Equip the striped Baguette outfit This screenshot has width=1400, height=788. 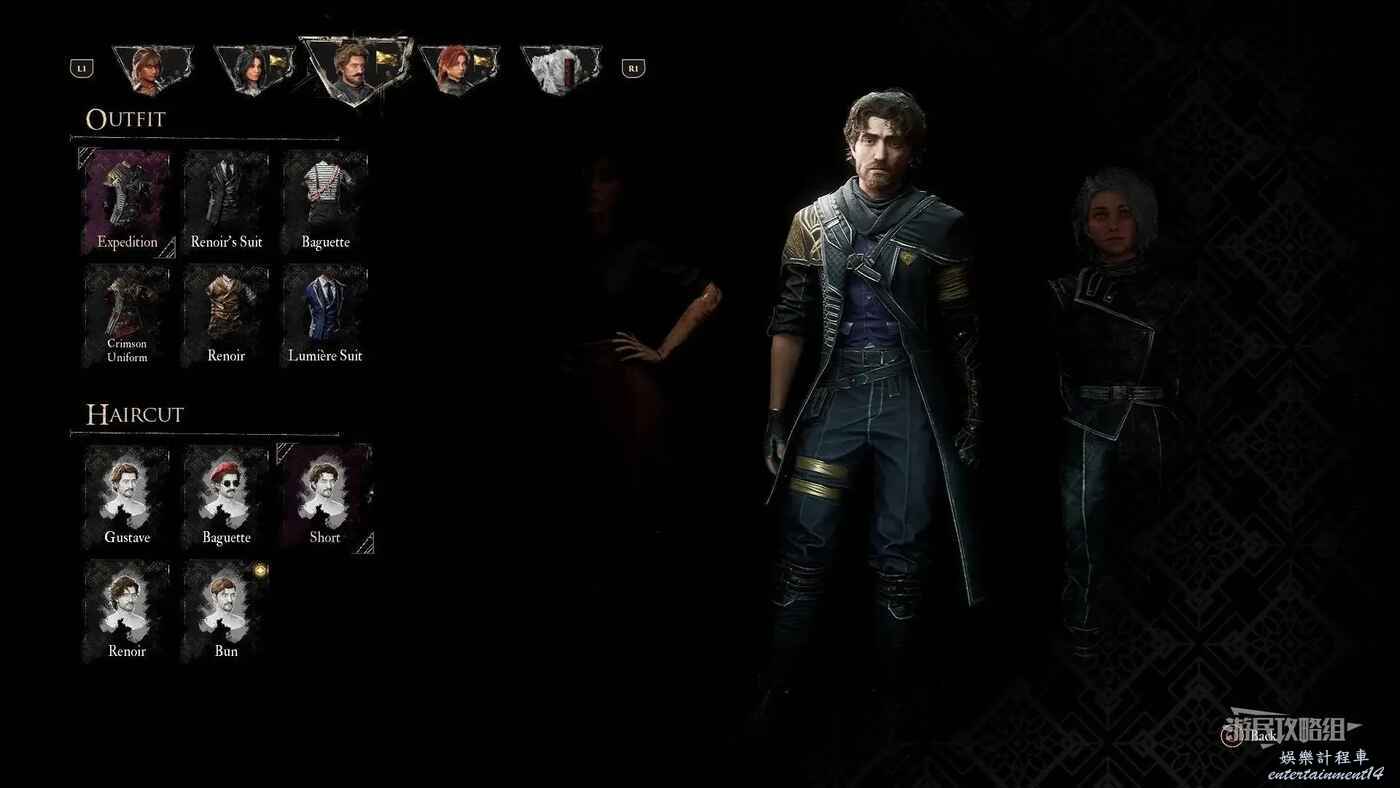tap(325, 203)
